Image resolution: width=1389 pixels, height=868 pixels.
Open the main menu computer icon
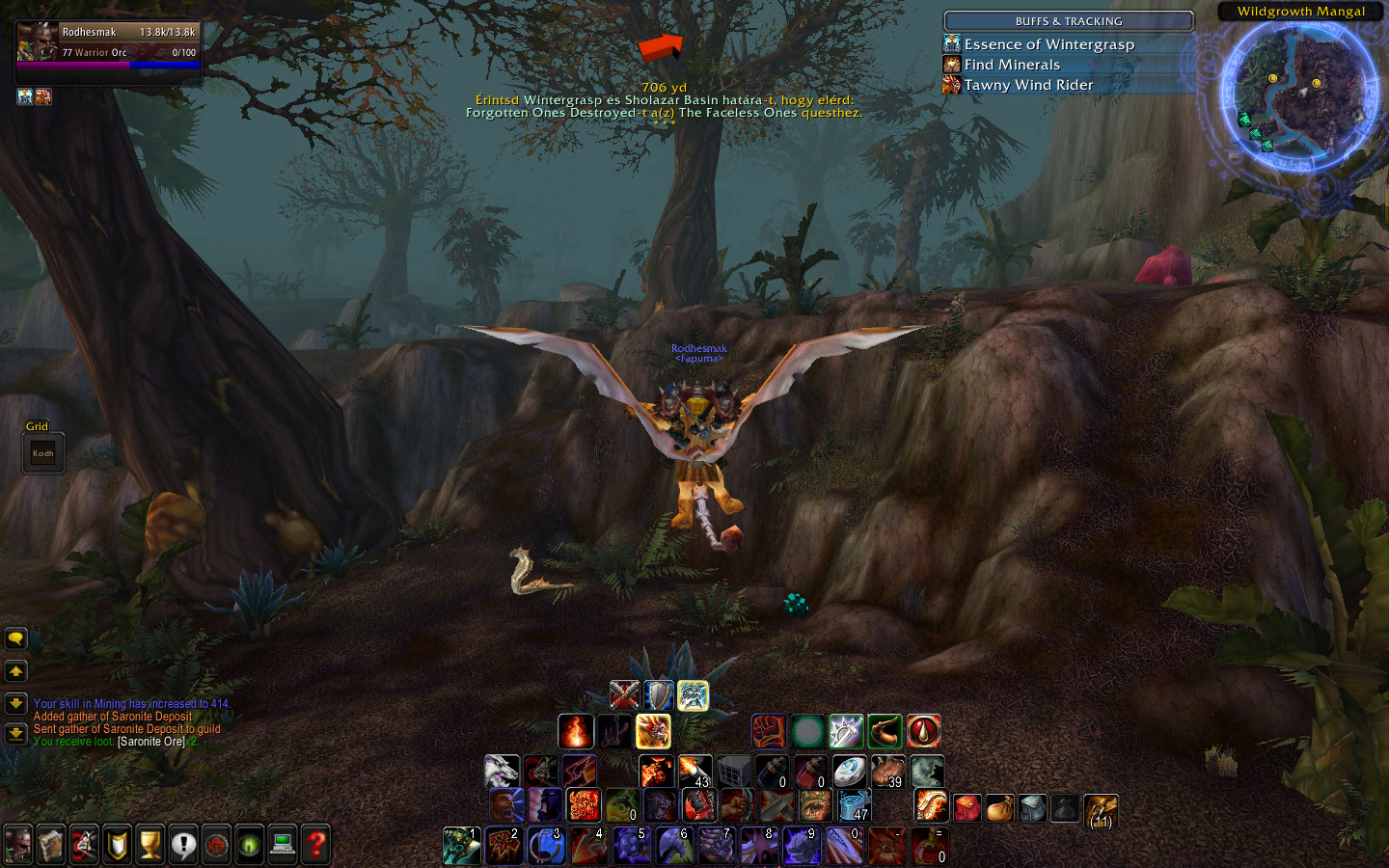pyautogui.click(x=283, y=845)
